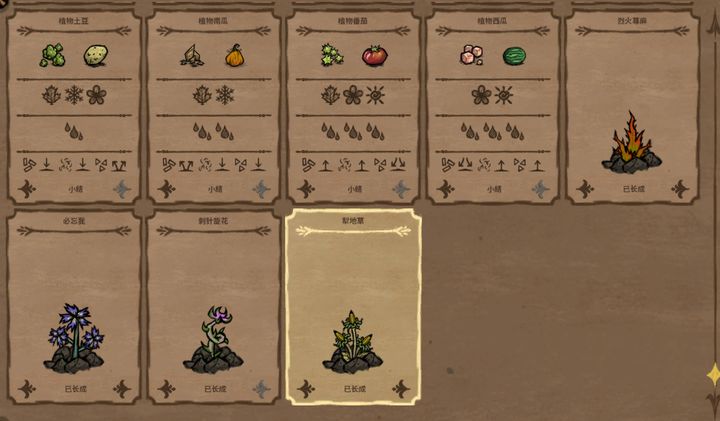This screenshot has width=720, height=421.
Task: Click right stage arrow on 犁地草 card
Action: [402, 388]
